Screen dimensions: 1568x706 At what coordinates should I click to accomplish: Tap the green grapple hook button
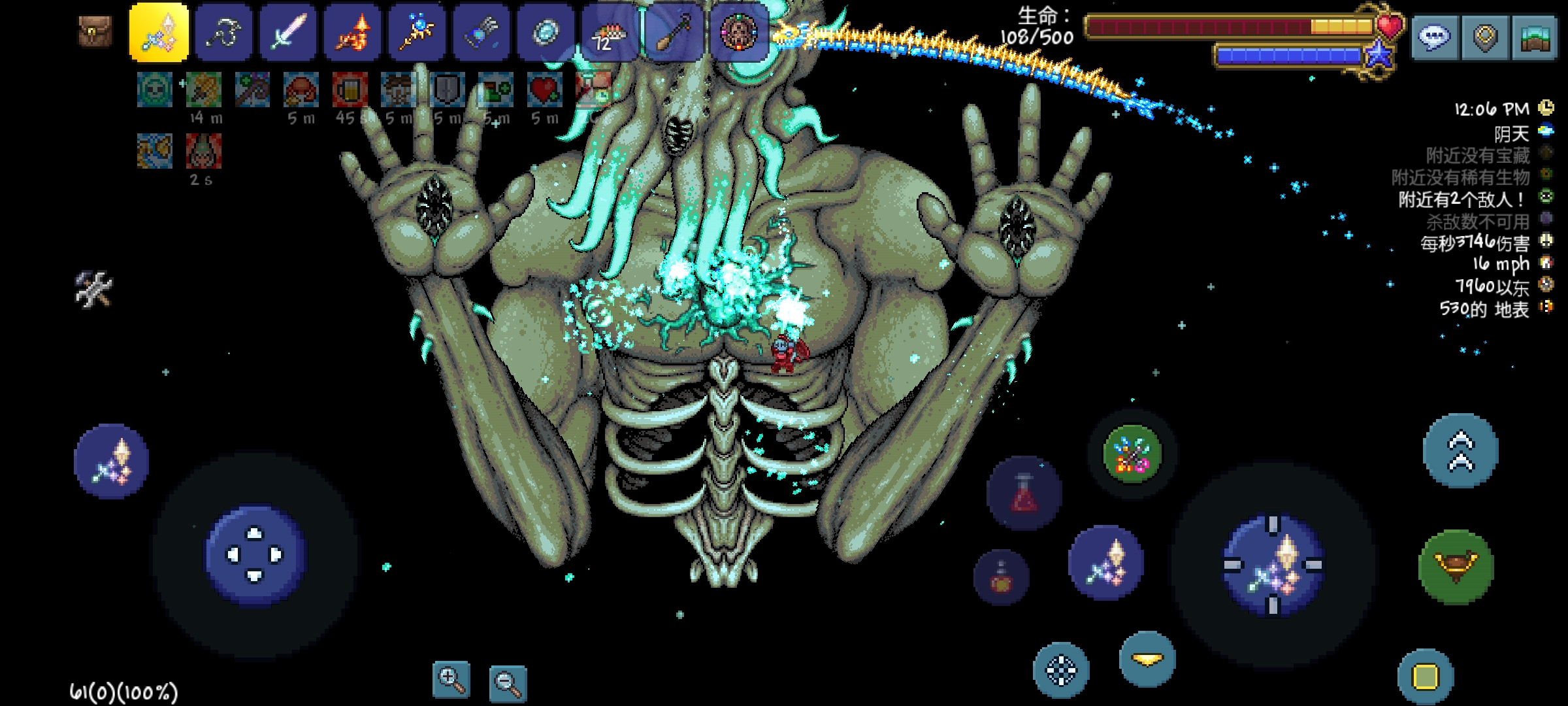(x=1456, y=566)
